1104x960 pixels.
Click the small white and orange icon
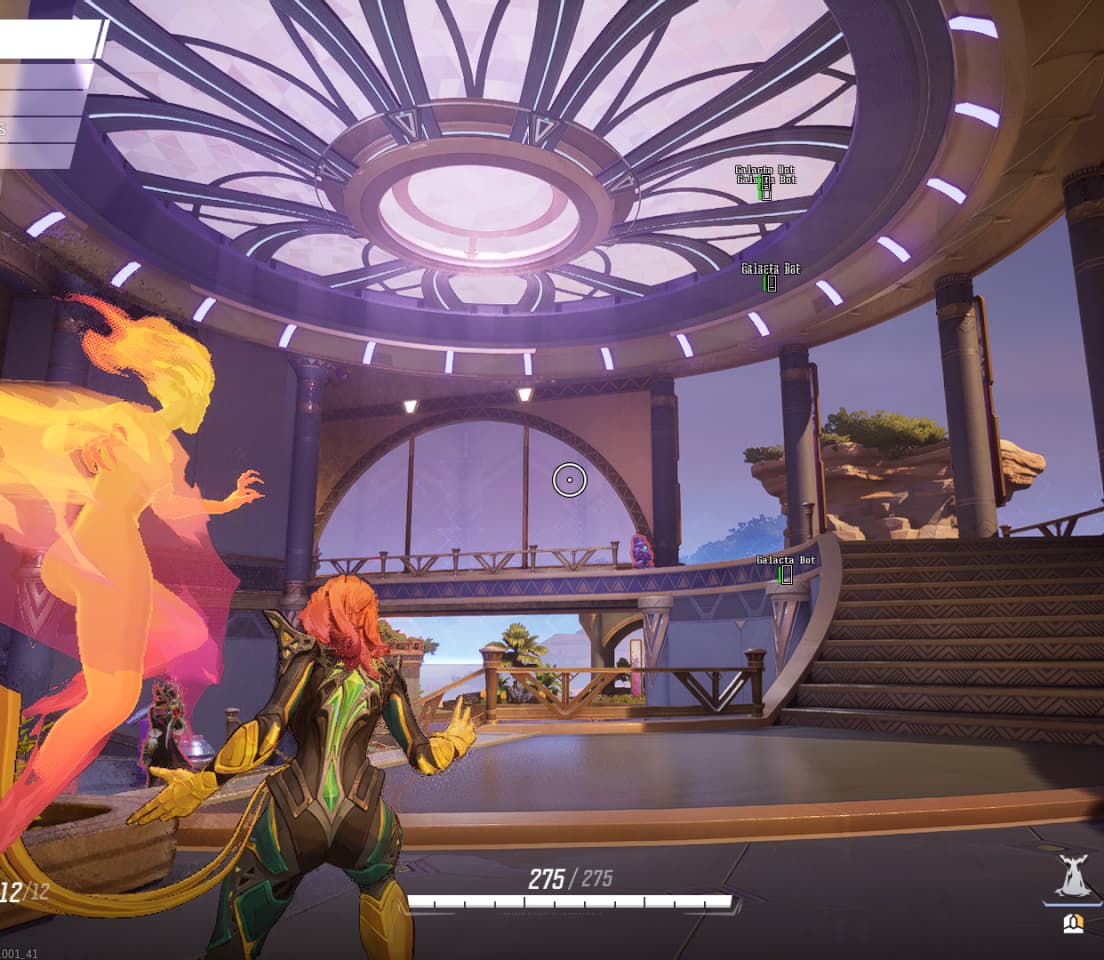1073,922
